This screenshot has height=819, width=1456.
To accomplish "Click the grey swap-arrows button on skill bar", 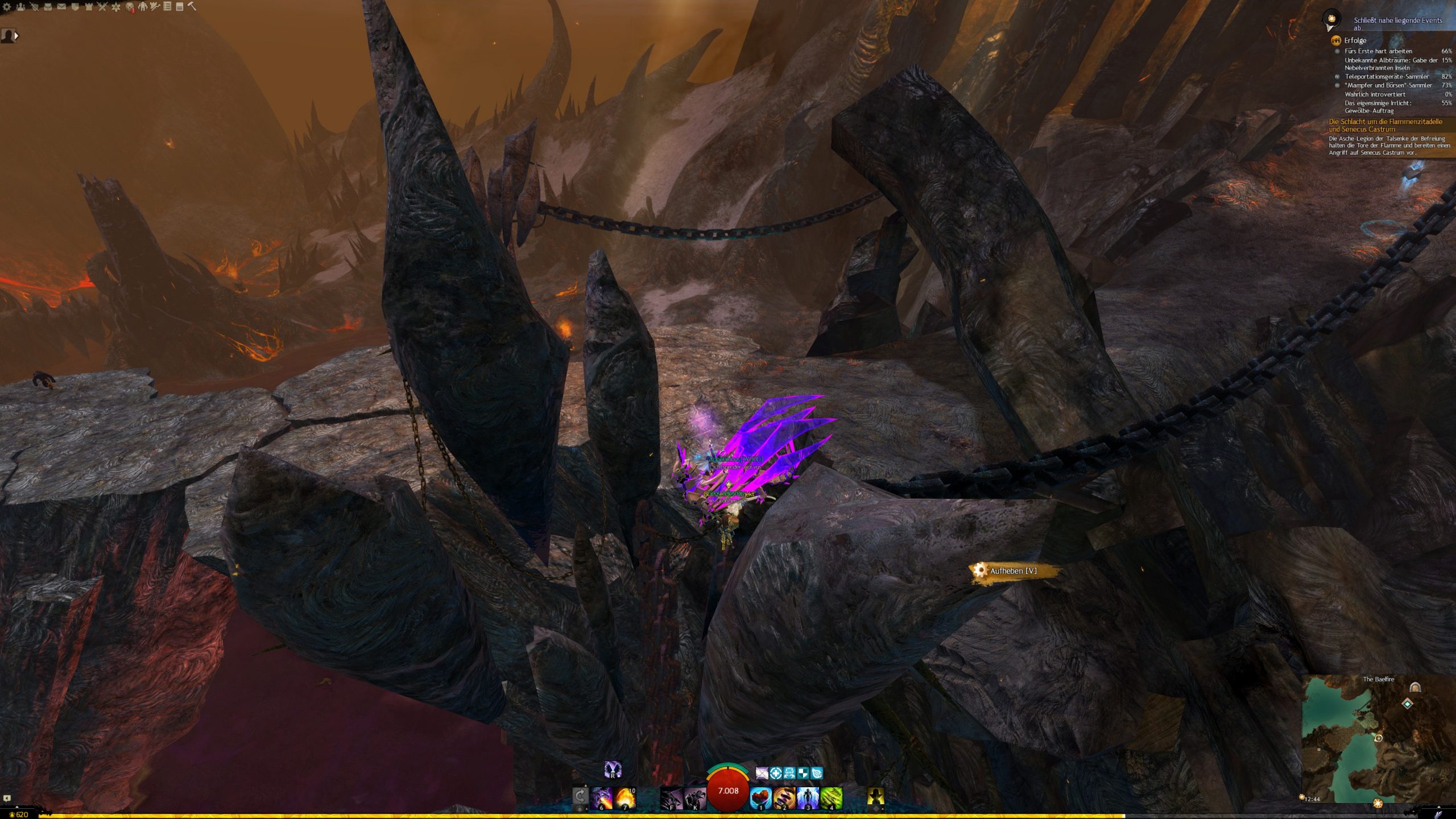I will tap(580, 796).
